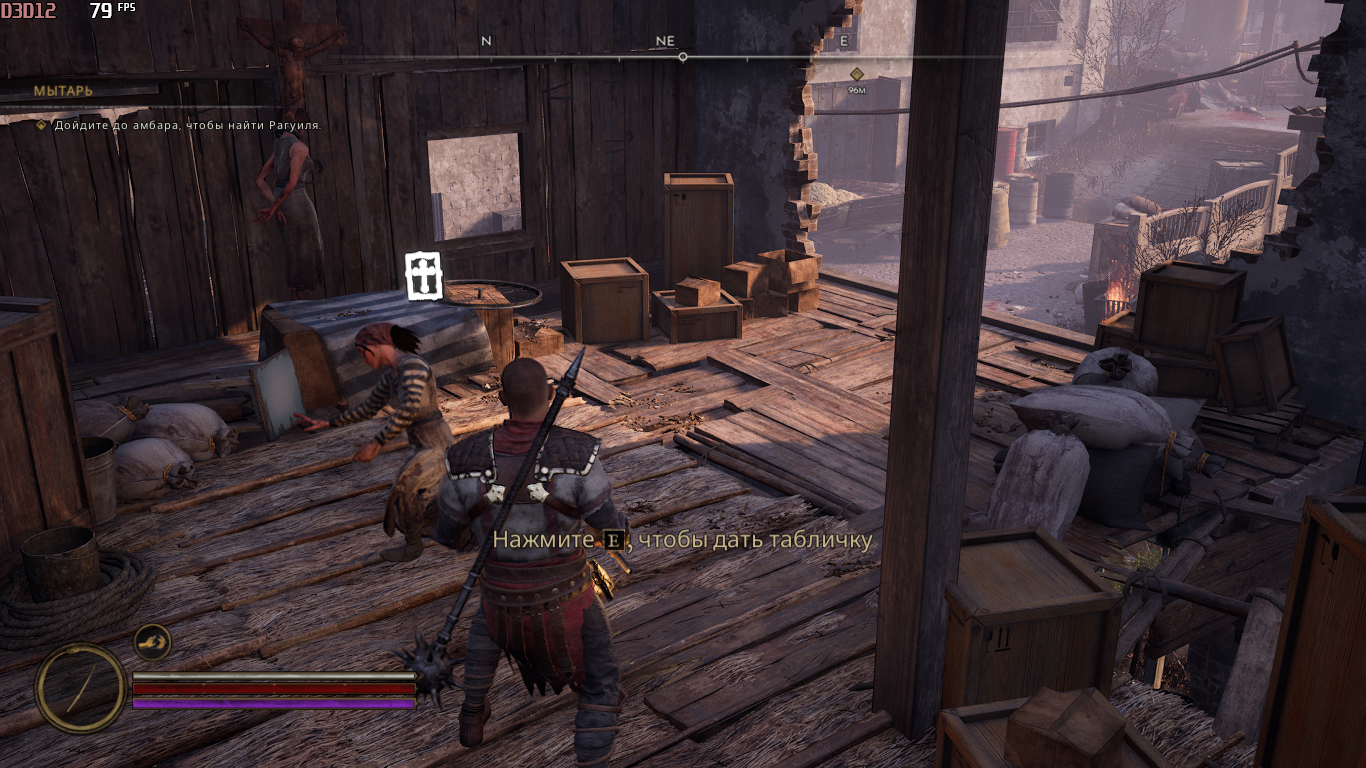The image size is (1366, 768).
Task: Click the NE heading on the compass
Action: point(665,41)
